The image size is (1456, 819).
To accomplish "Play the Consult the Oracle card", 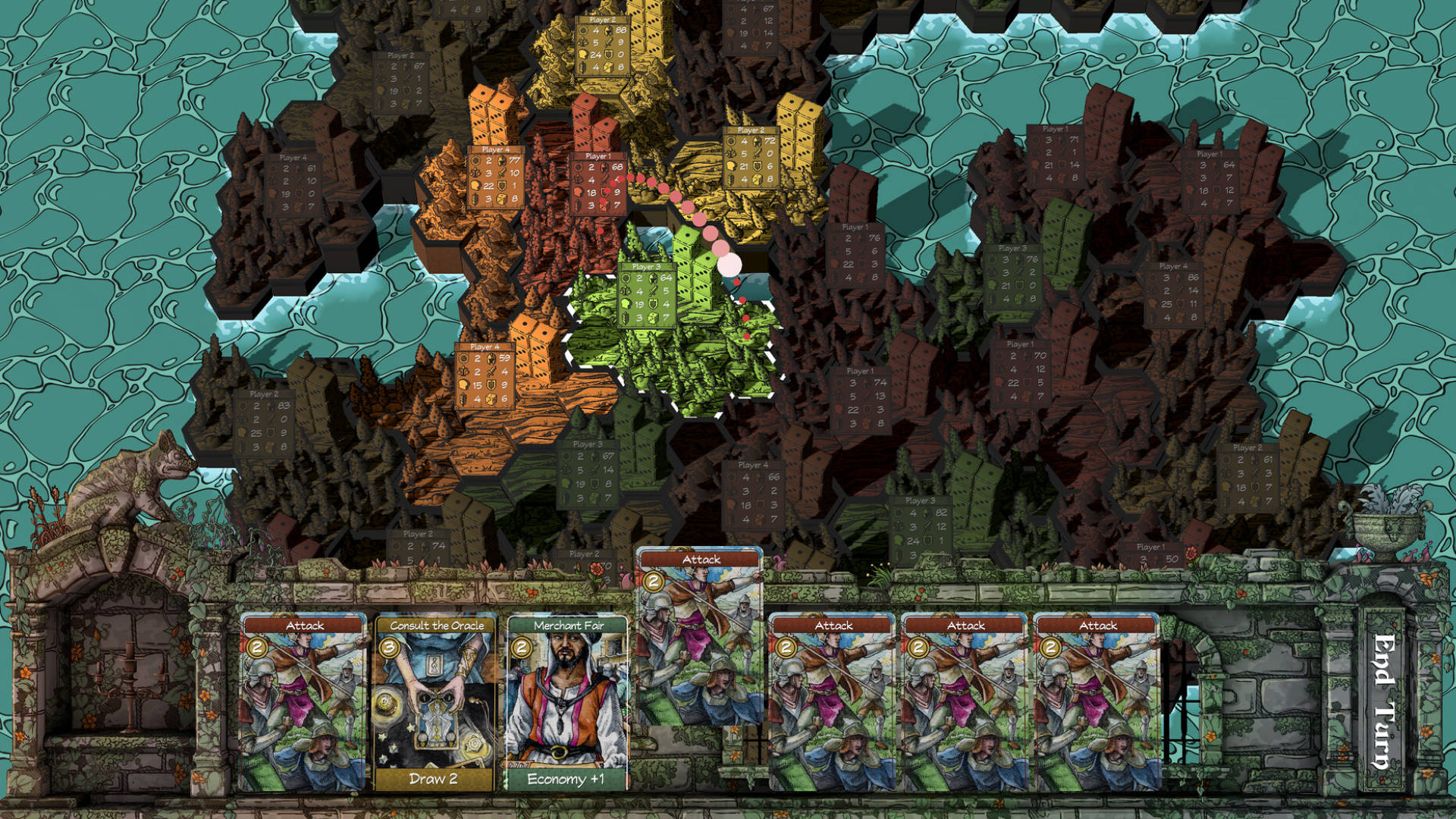I will 435,701.
